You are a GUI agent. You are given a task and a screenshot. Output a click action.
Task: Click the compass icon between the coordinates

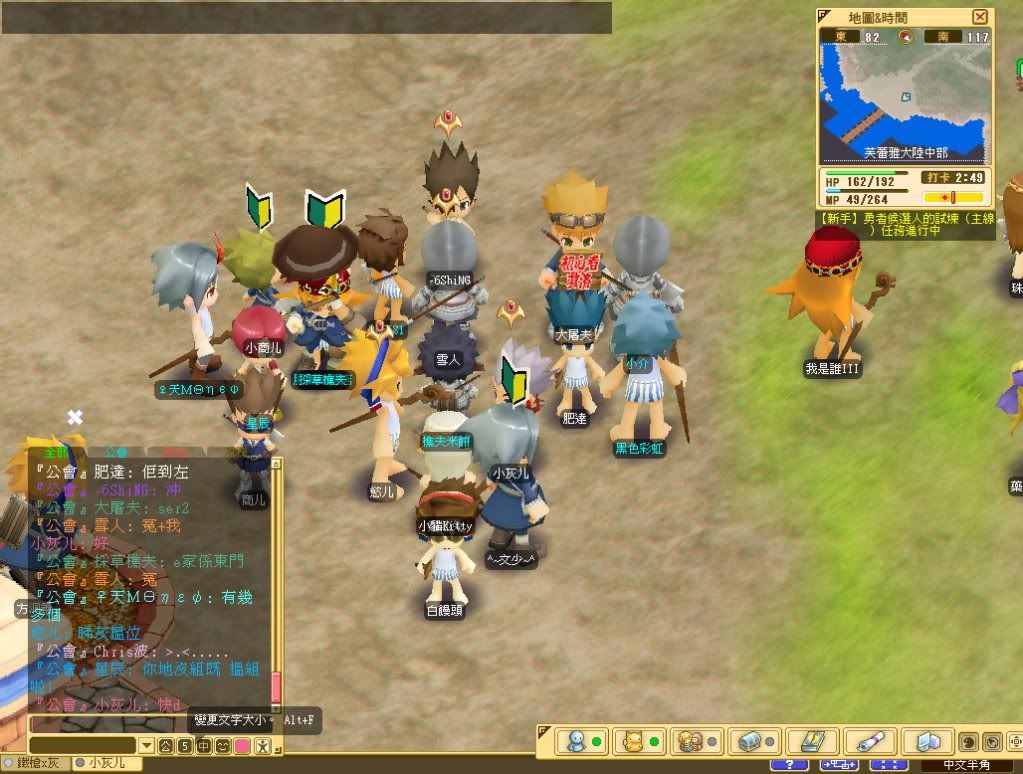(907, 37)
